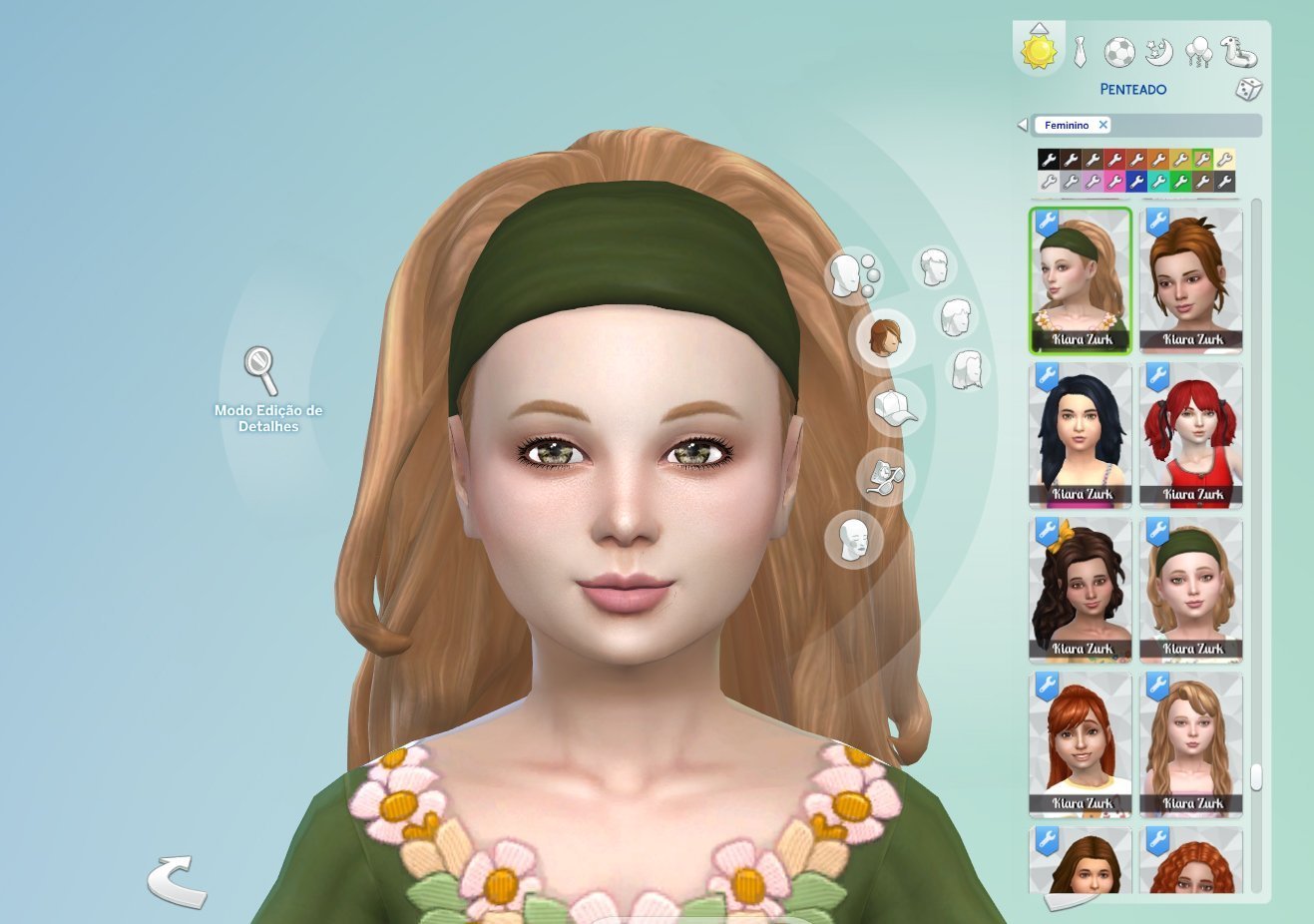Open the glasses accessories category
Screen dimensions: 1314x924
coord(885,477)
